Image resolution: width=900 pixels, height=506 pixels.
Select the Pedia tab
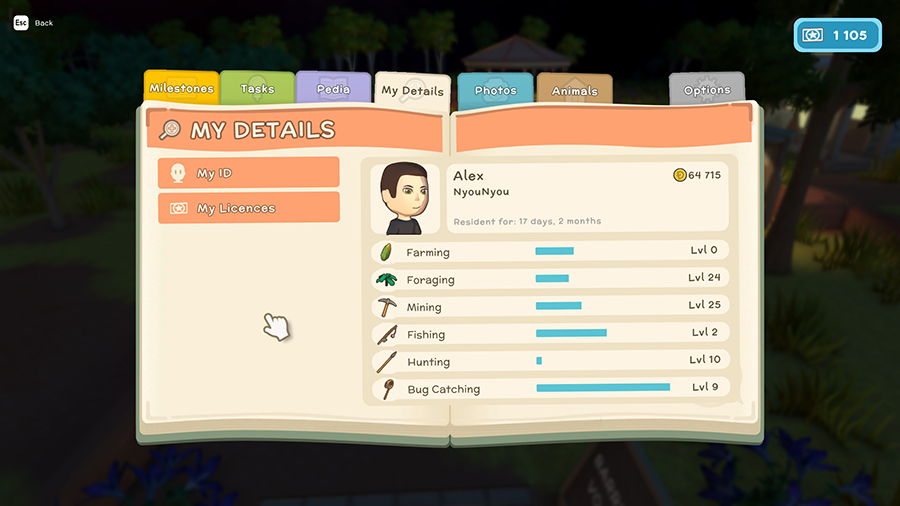333,88
